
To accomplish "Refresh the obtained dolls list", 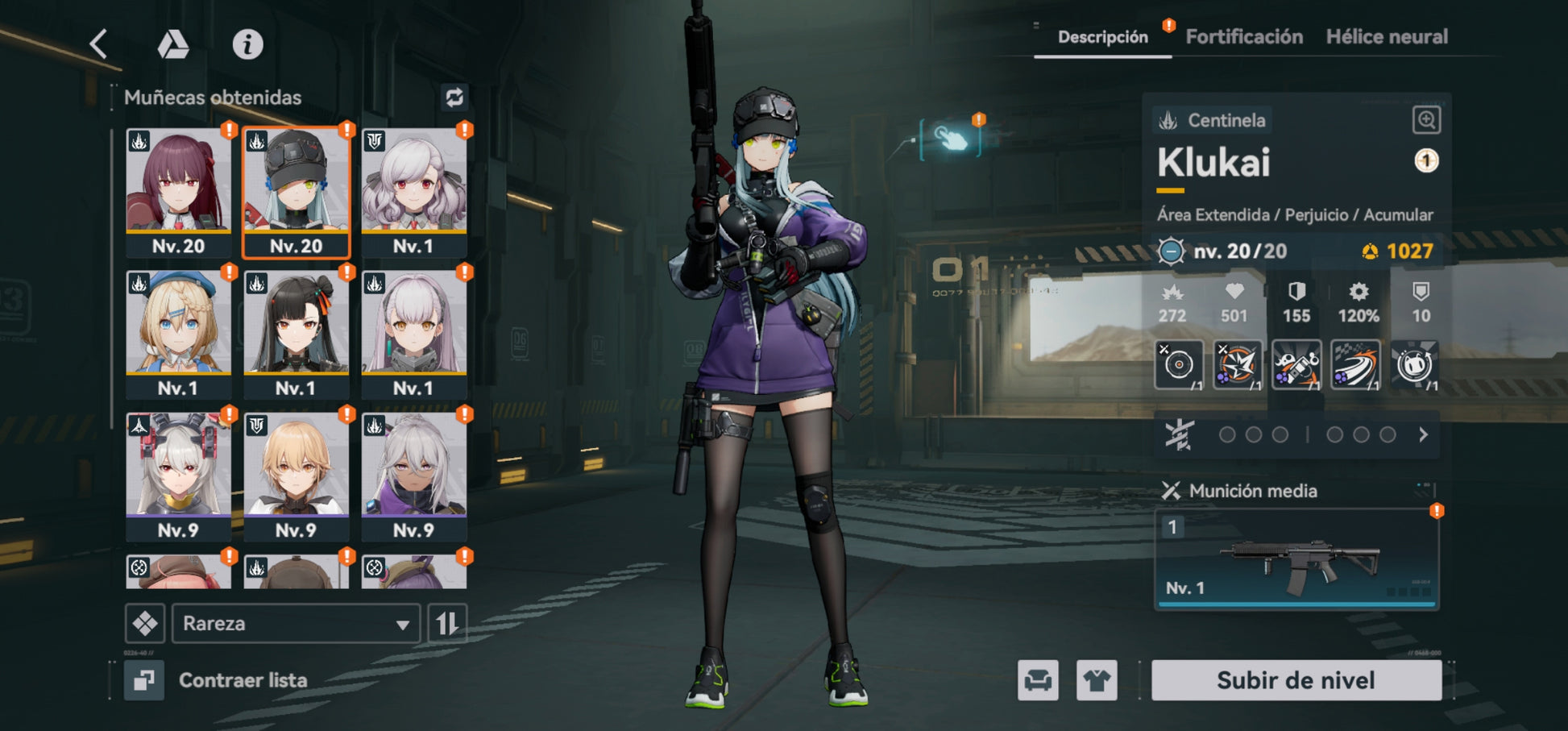I will (x=454, y=98).
